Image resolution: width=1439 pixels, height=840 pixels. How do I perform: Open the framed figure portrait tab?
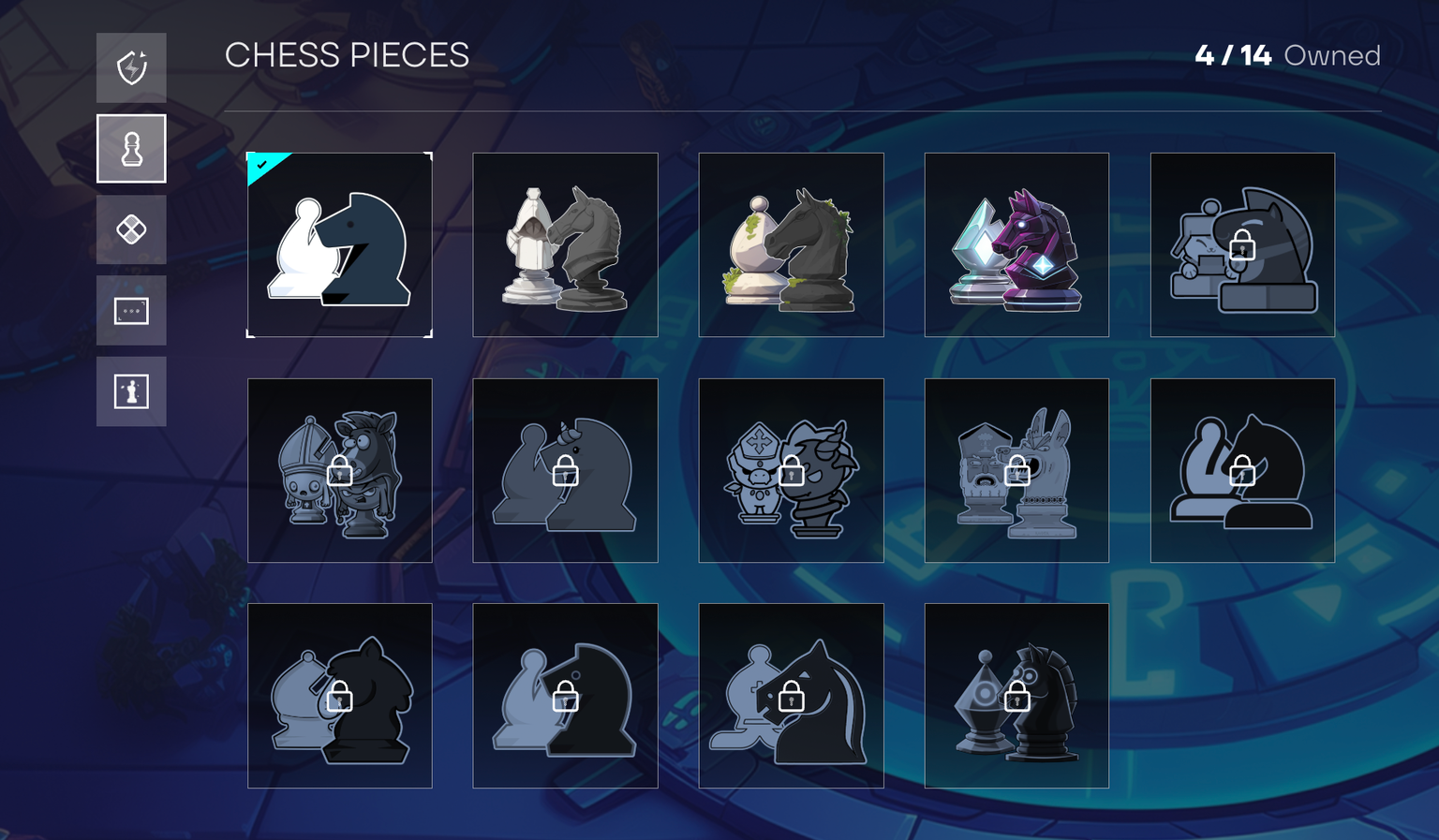click(x=131, y=391)
